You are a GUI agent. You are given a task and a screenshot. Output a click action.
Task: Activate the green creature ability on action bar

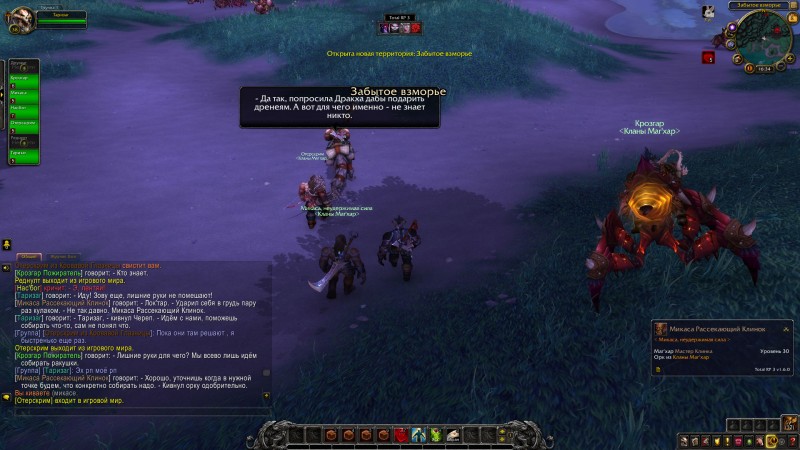[436, 435]
